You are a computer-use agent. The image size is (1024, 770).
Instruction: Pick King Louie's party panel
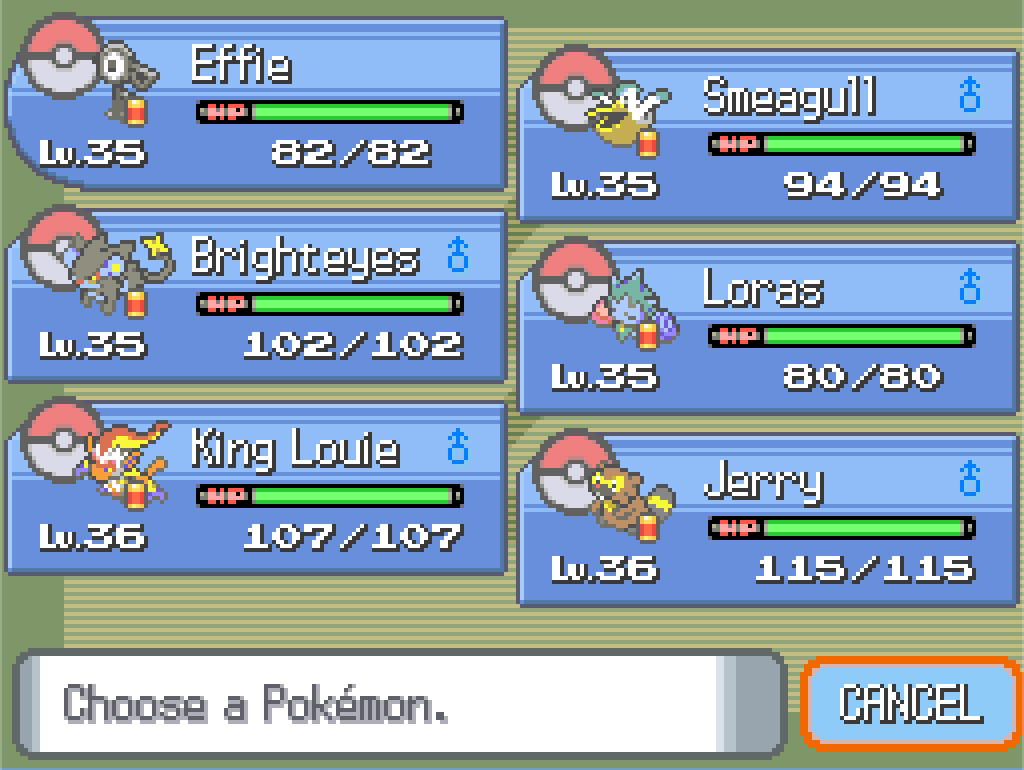pos(256,489)
